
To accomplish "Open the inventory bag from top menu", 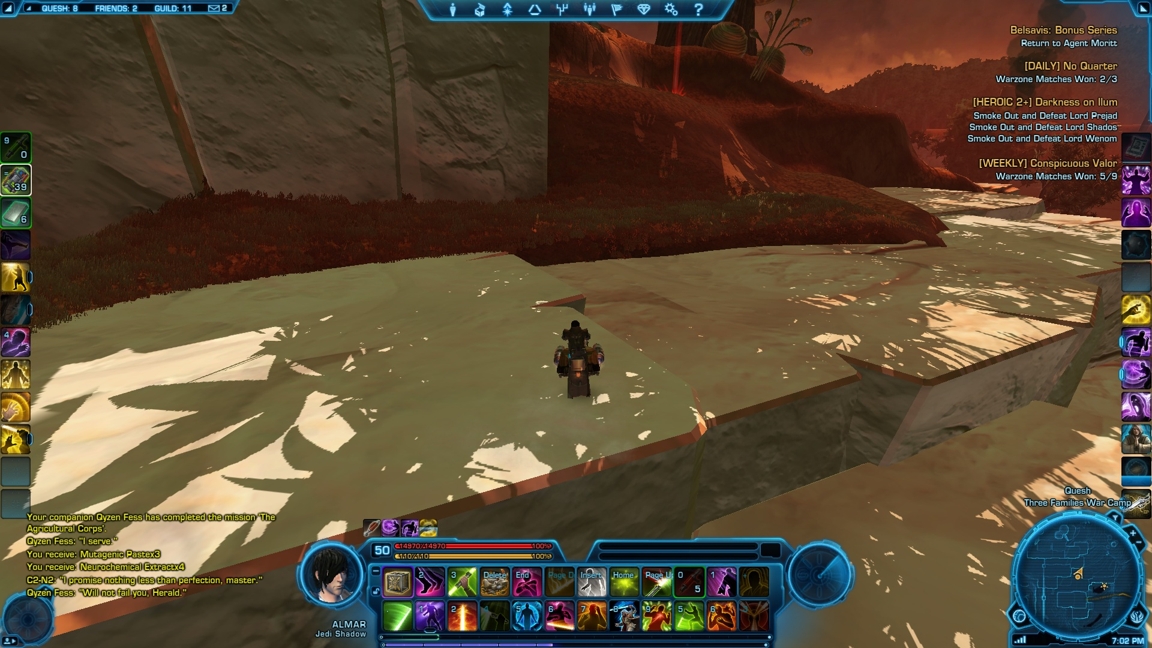I will coord(480,10).
